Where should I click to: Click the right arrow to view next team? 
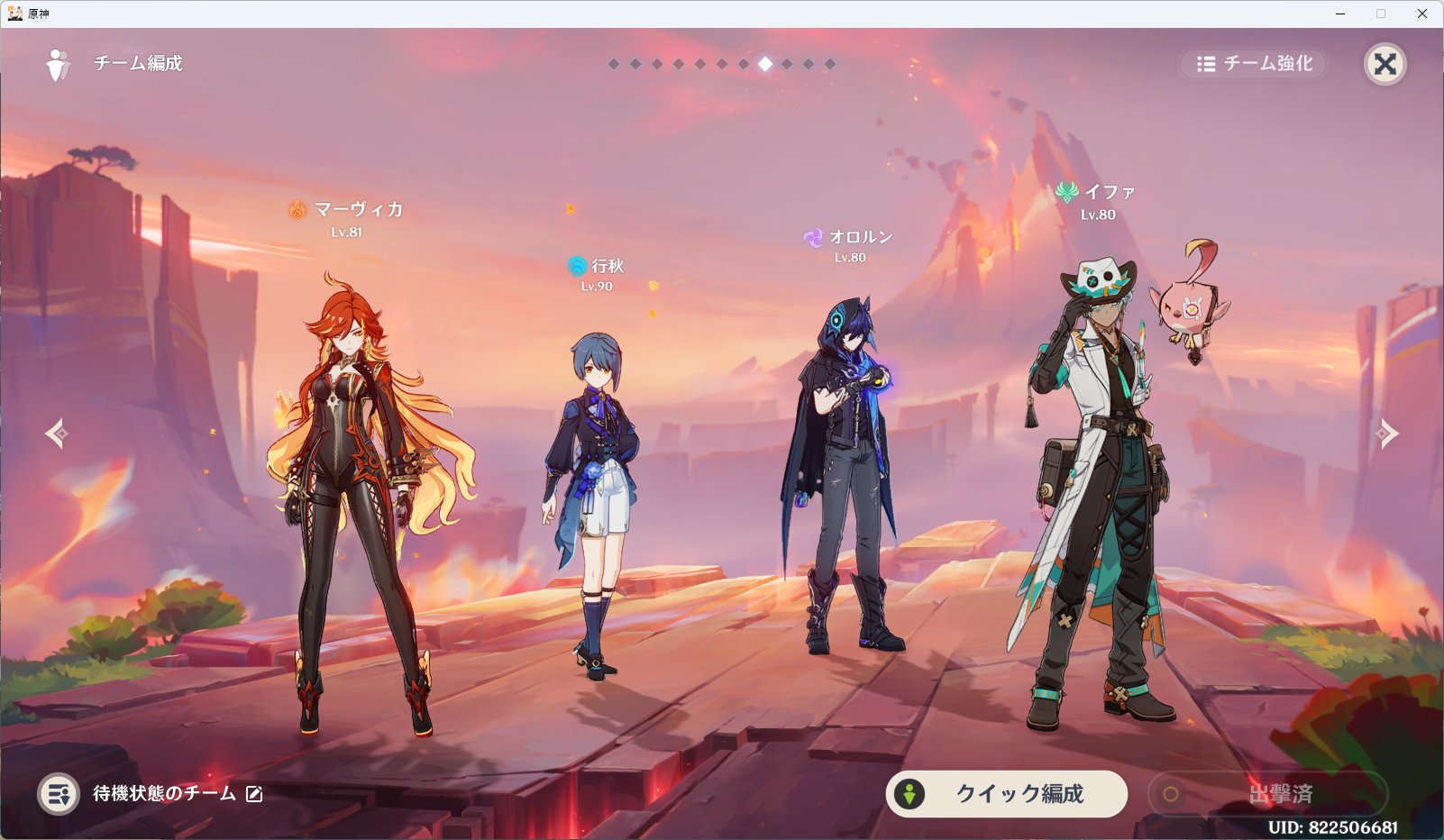tap(1389, 434)
